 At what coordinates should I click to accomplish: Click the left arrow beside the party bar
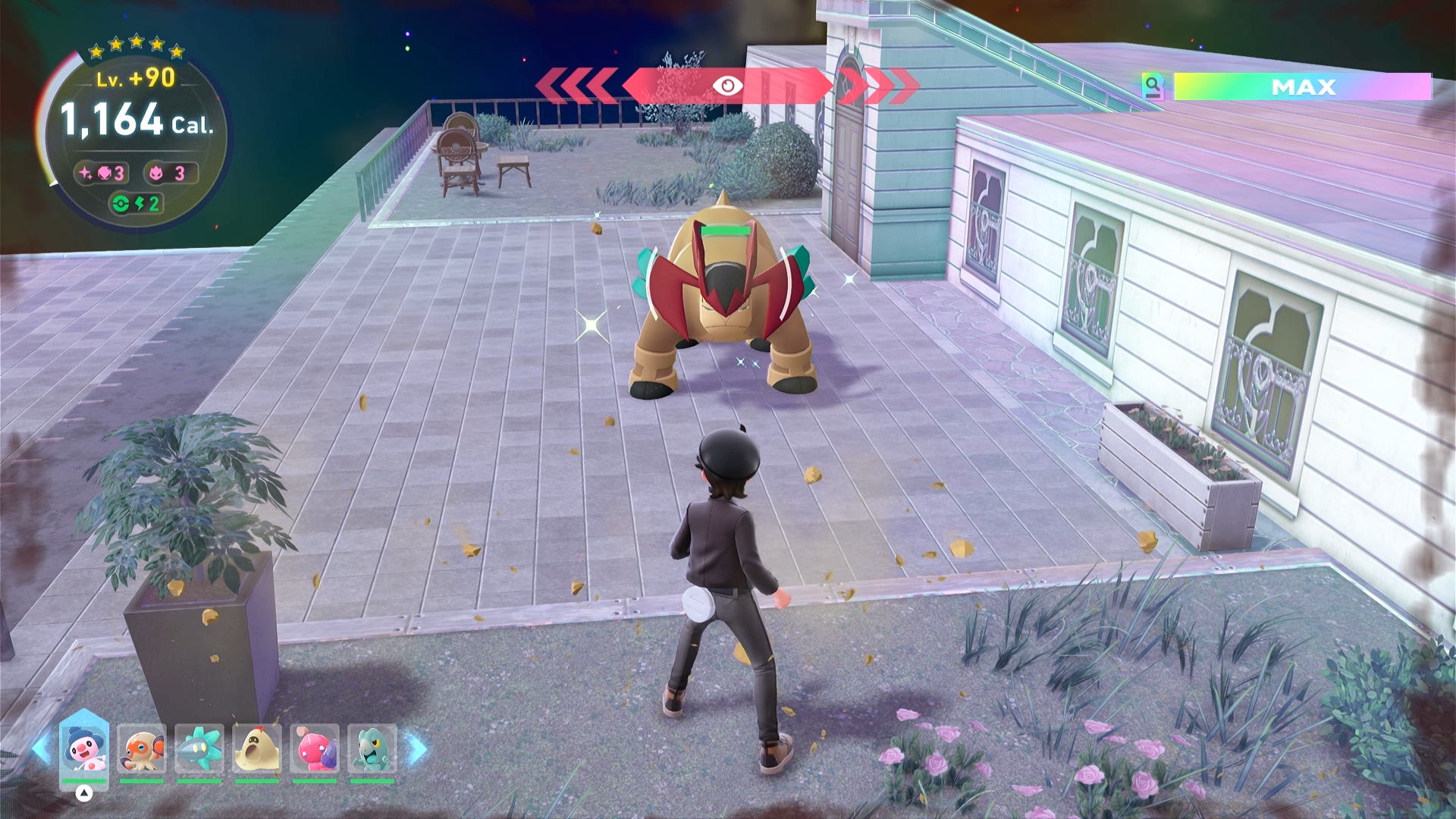point(42,749)
